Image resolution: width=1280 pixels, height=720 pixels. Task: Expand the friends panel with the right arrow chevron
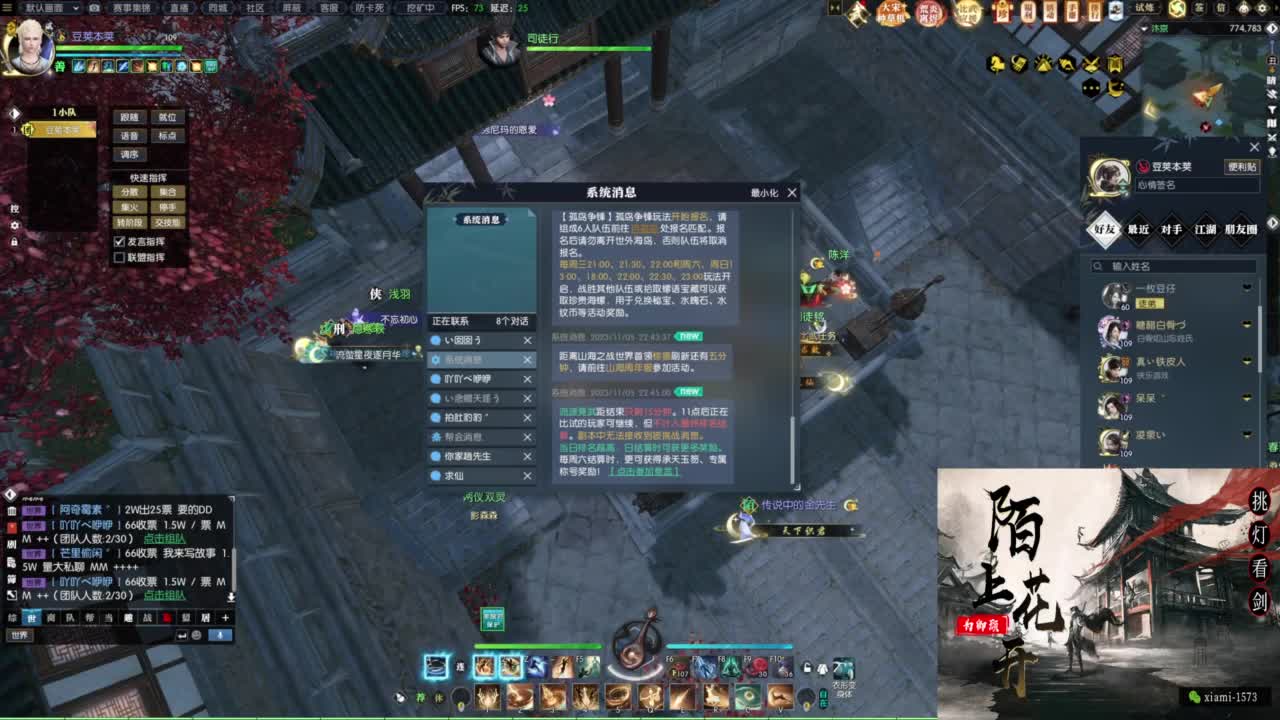[1272, 222]
